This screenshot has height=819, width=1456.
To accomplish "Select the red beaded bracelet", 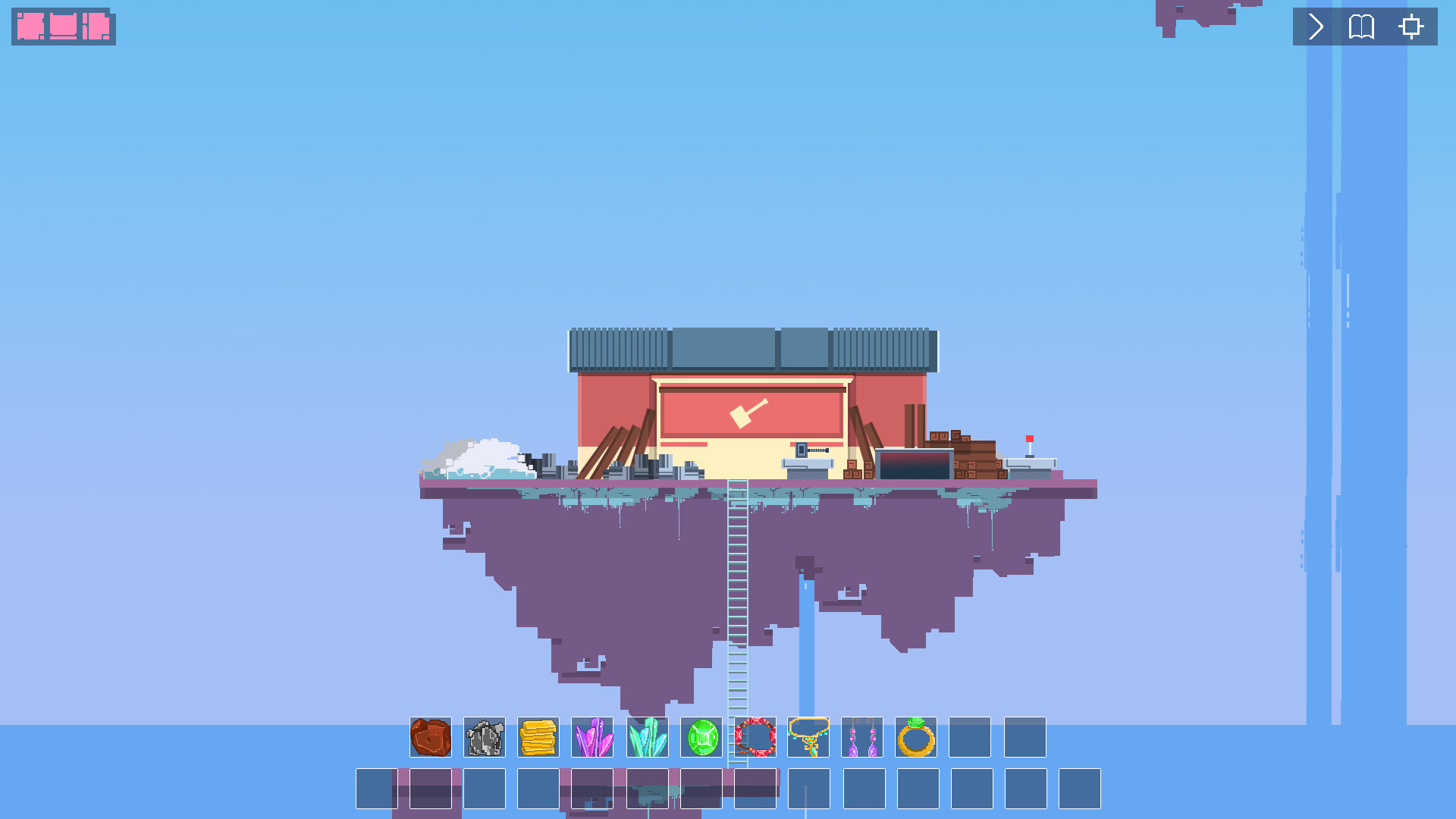I will click(755, 738).
